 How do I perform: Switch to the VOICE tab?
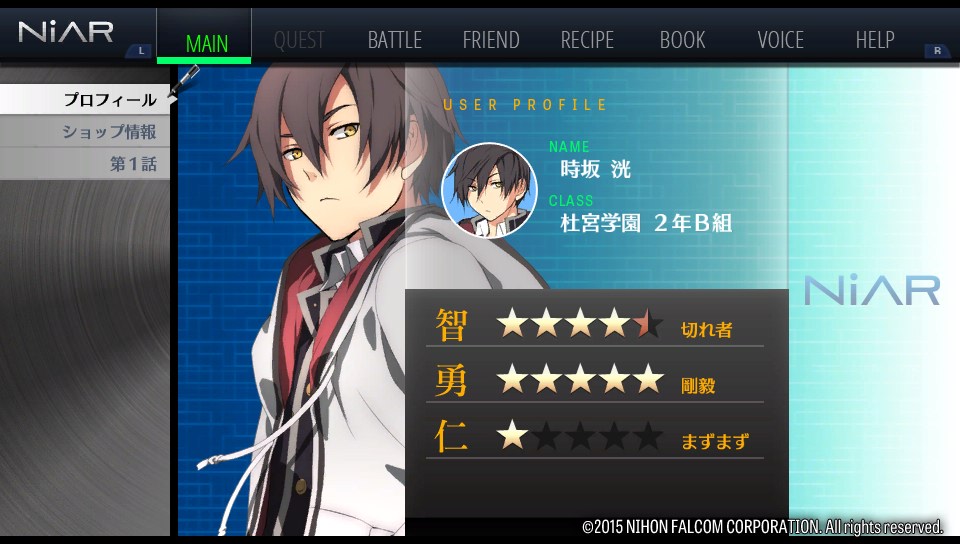tap(780, 41)
